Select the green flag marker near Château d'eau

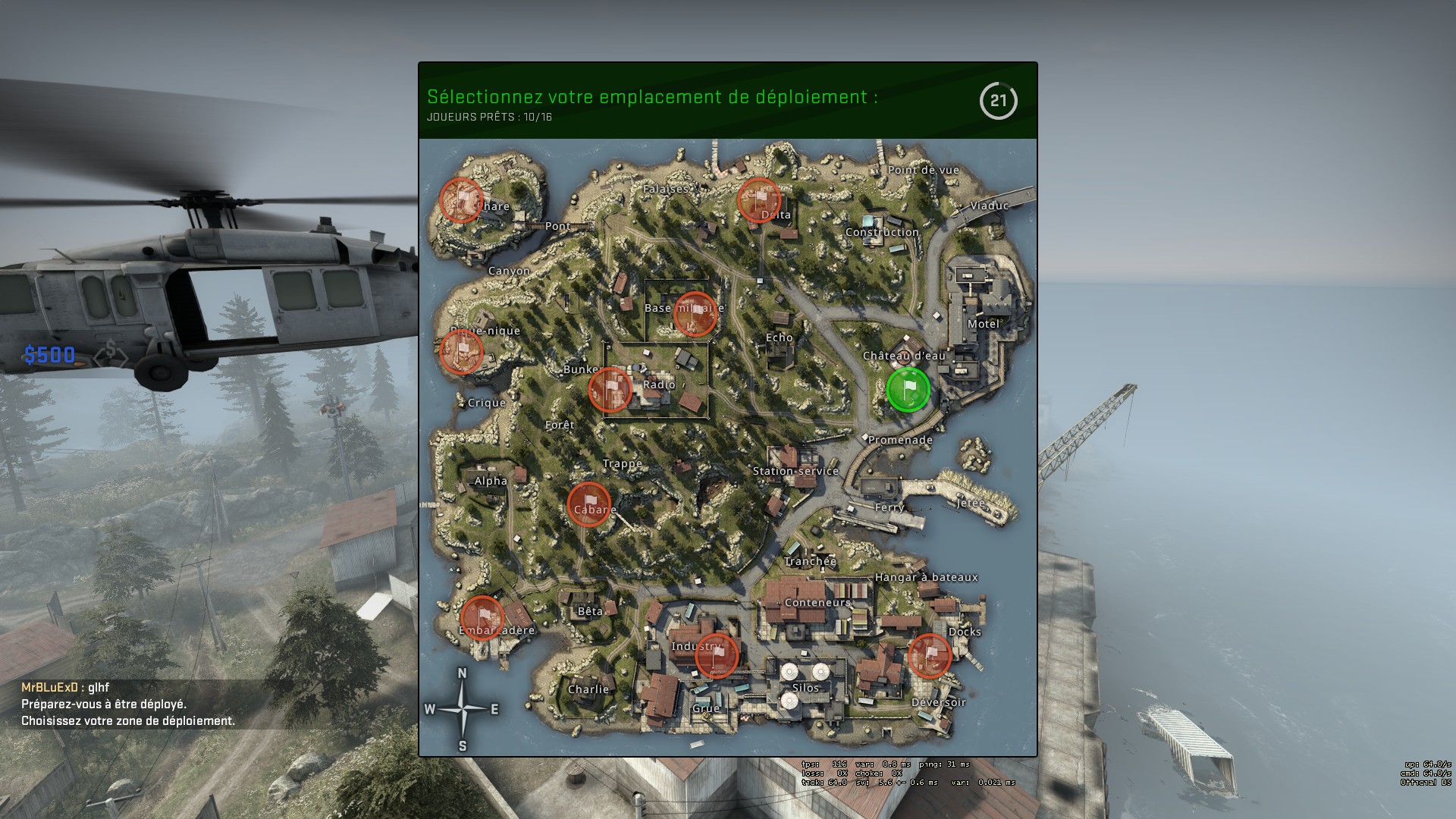pos(908,390)
